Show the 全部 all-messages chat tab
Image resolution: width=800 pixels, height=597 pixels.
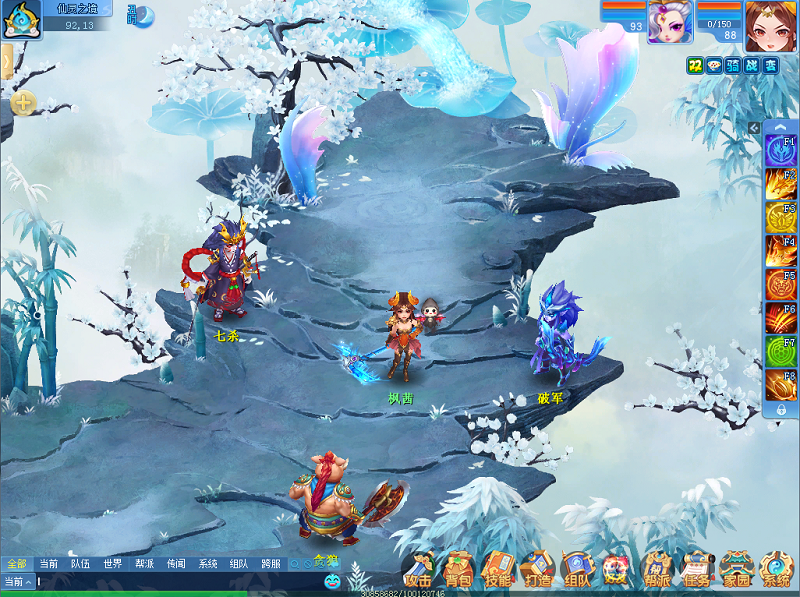[16, 564]
